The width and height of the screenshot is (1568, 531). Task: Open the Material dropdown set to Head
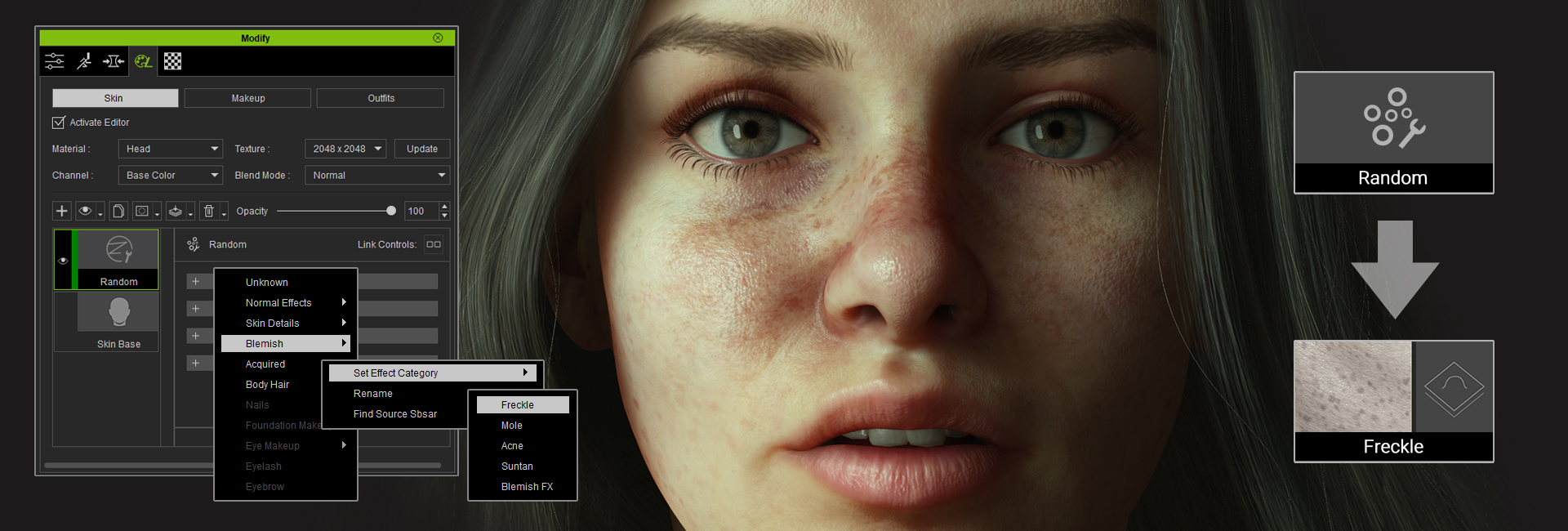(x=170, y=149)
